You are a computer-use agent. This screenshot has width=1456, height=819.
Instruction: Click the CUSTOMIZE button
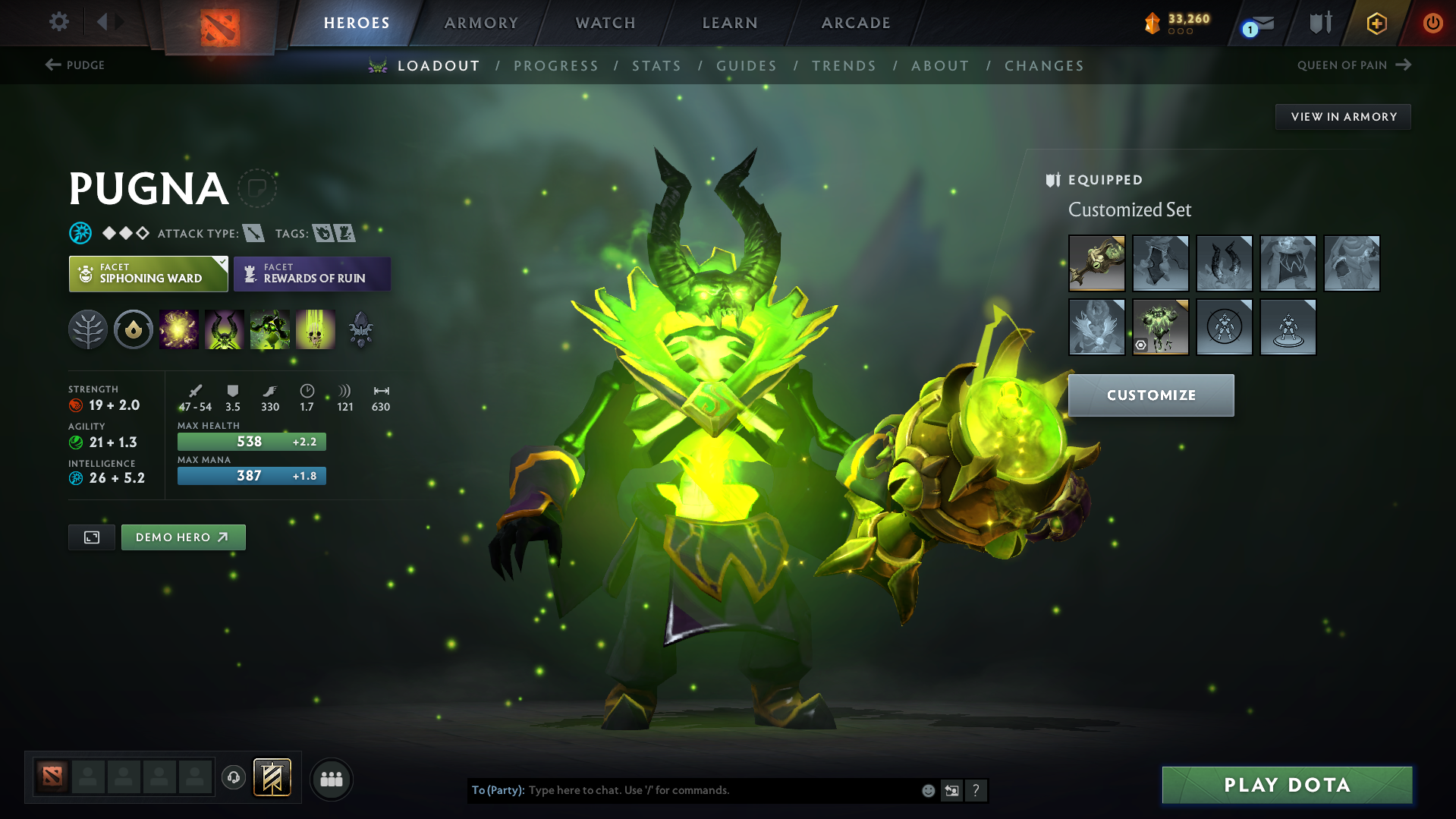pos(1150,395)
